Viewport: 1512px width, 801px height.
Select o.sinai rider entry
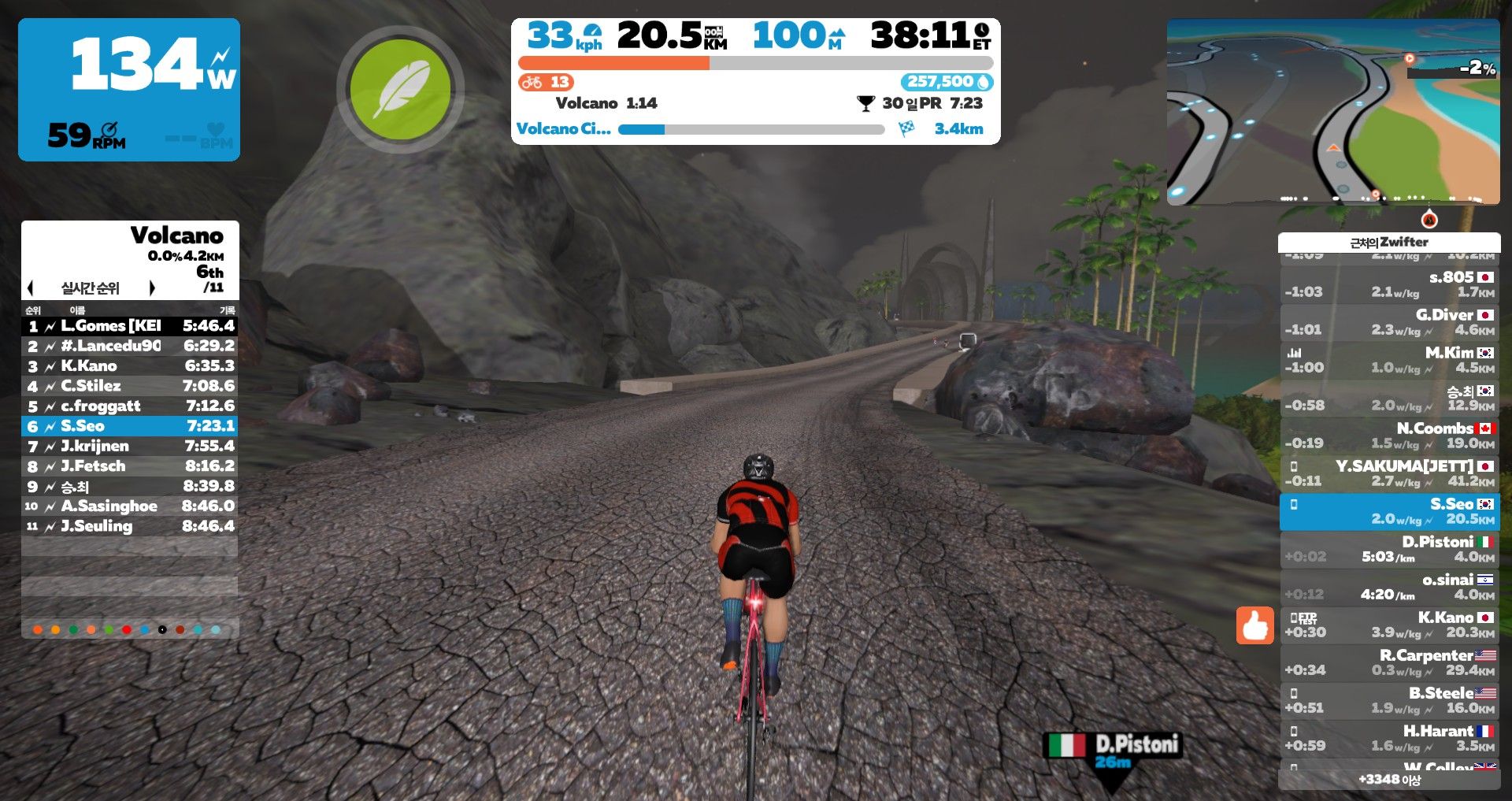(x=1389, y=587)
